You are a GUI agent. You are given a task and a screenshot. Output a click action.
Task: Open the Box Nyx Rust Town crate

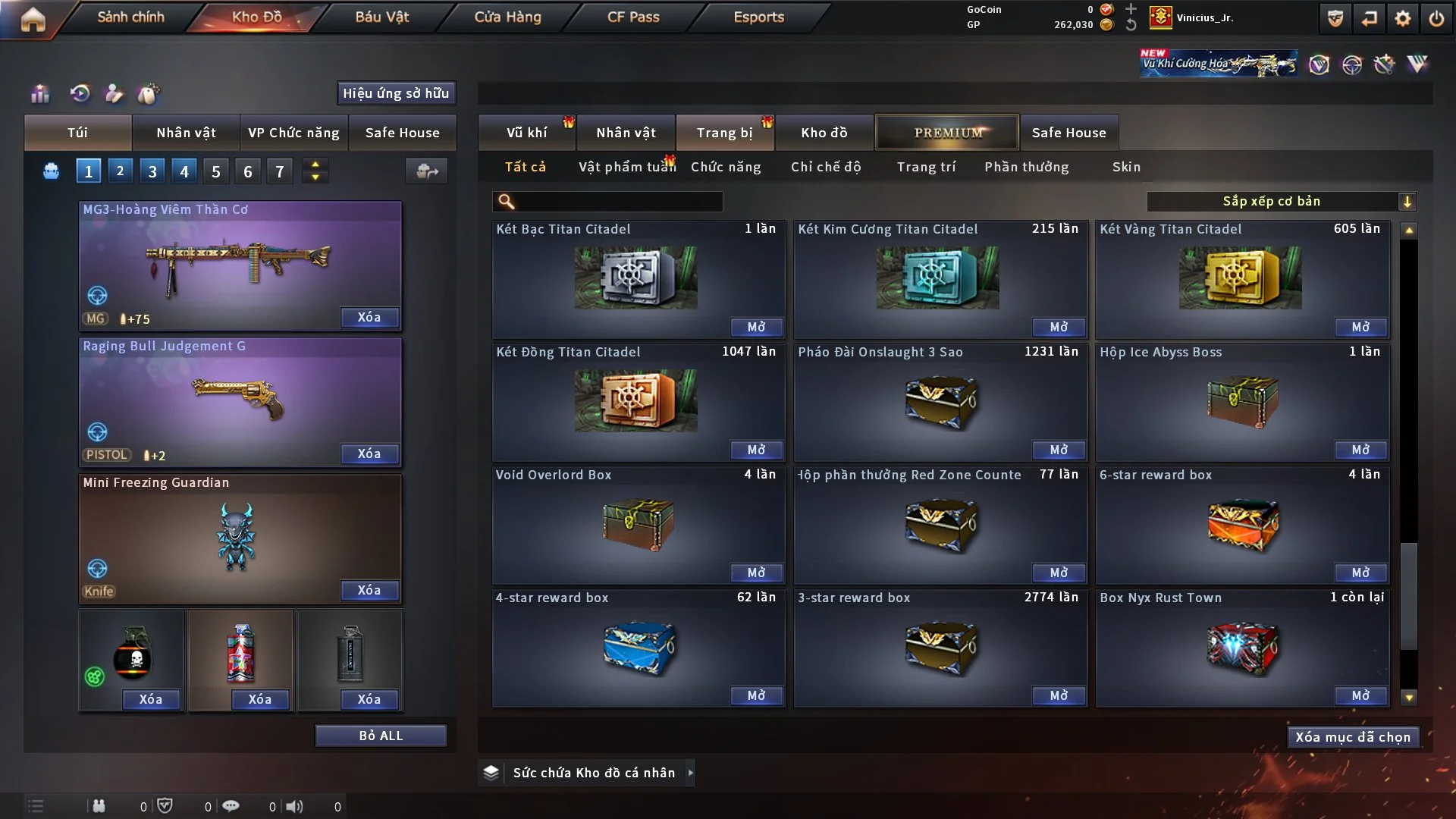(1360, 695)
